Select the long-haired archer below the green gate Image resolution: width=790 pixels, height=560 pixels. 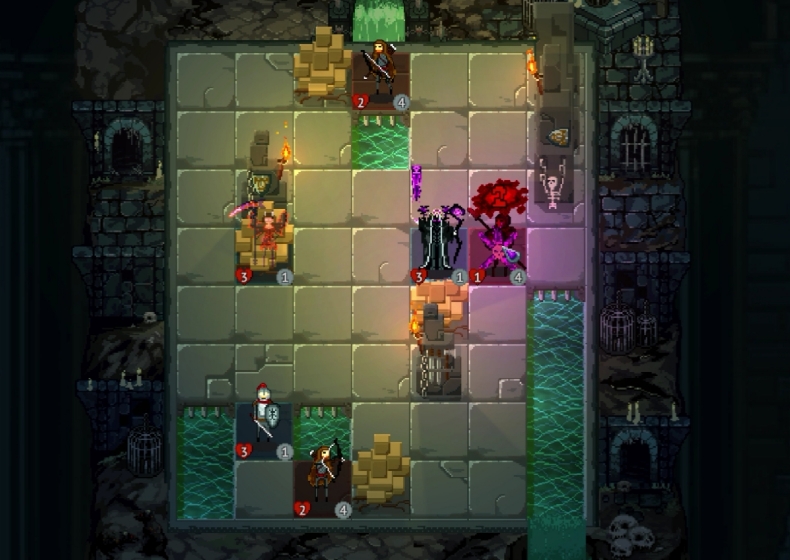tap(381, 71)
